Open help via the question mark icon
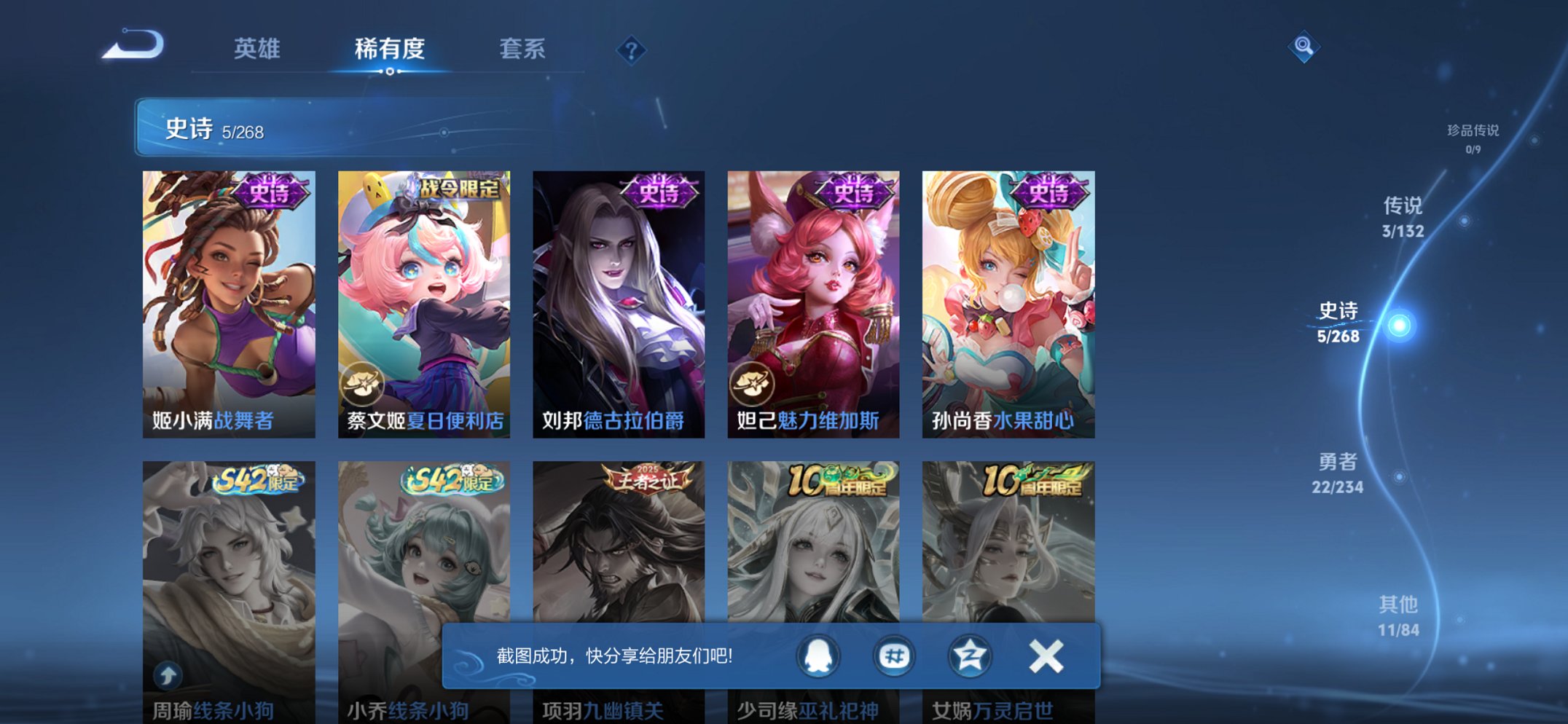This screenshot has width=1568, height=724. coord(631,50)
